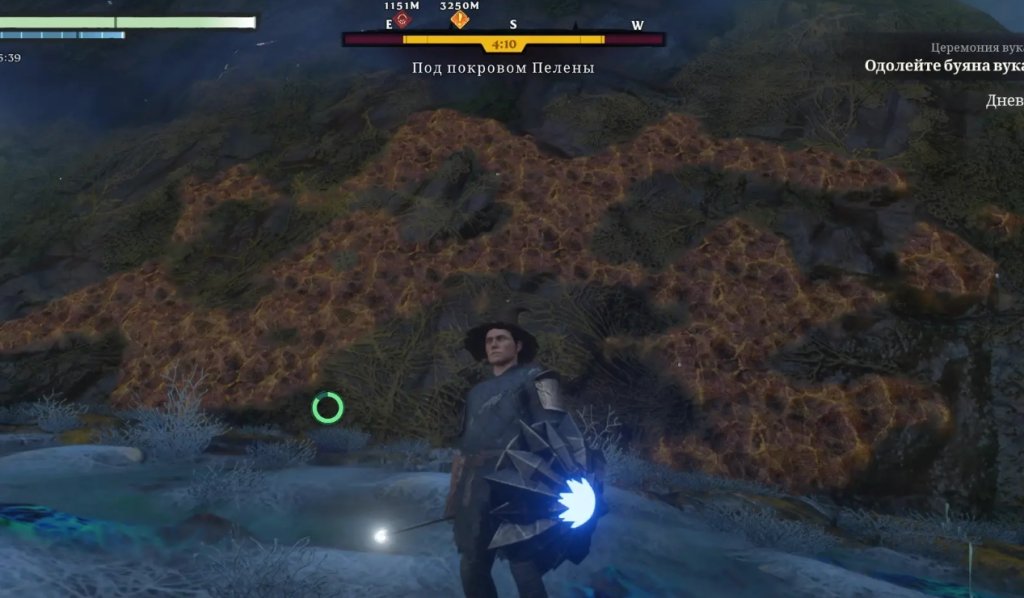Viewport: 1024px width, 598px height.
Task: Select the red compass marker at 1151M
Action: click(x=402, y=19)
